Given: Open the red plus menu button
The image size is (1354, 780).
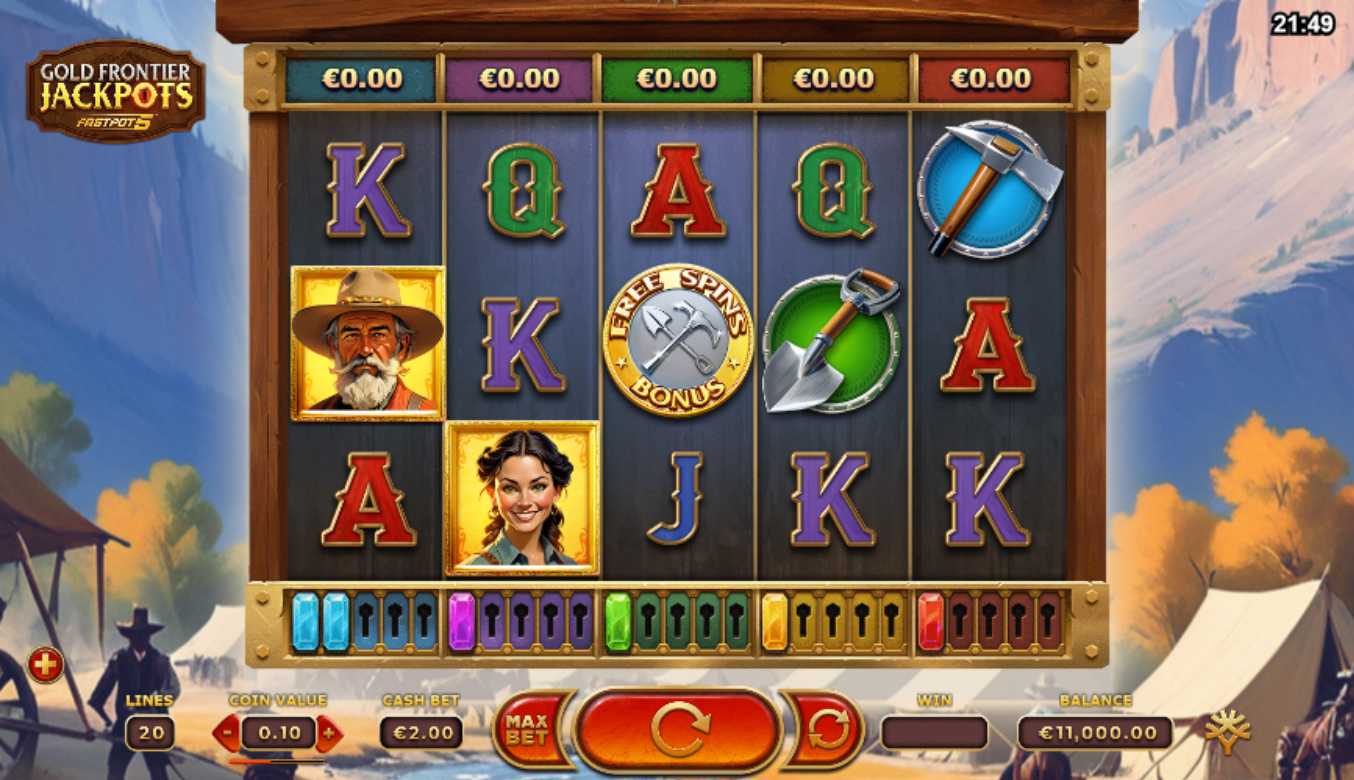Looking at the screenshot, I should tap(45, 664).
